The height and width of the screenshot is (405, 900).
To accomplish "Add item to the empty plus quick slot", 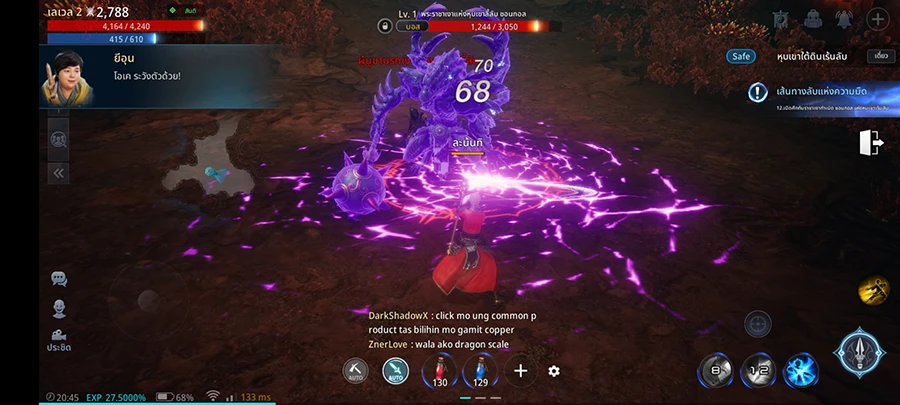I will (520, 371).
